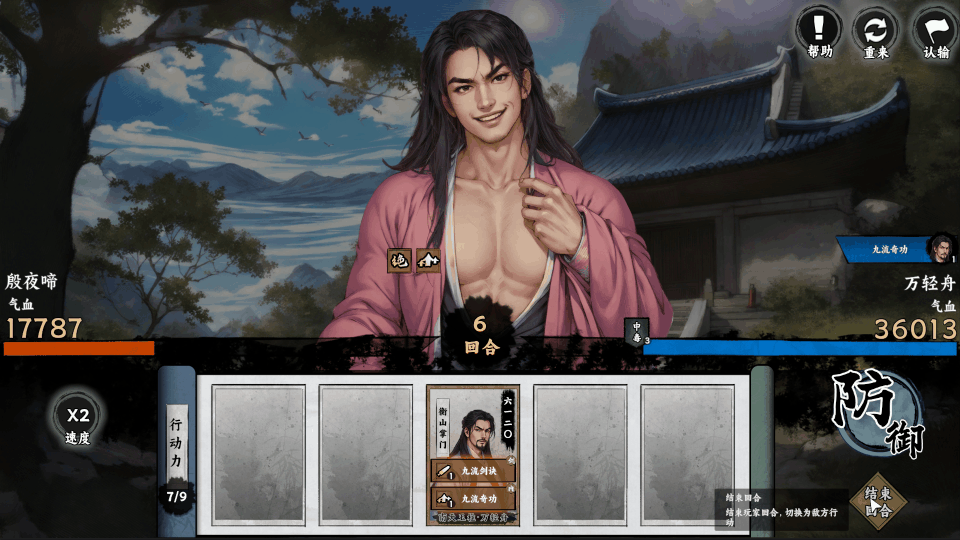This screenshot has height=540, width=960.
Task: Activate the 九流奇功 skill on the card
Action: 473,498
